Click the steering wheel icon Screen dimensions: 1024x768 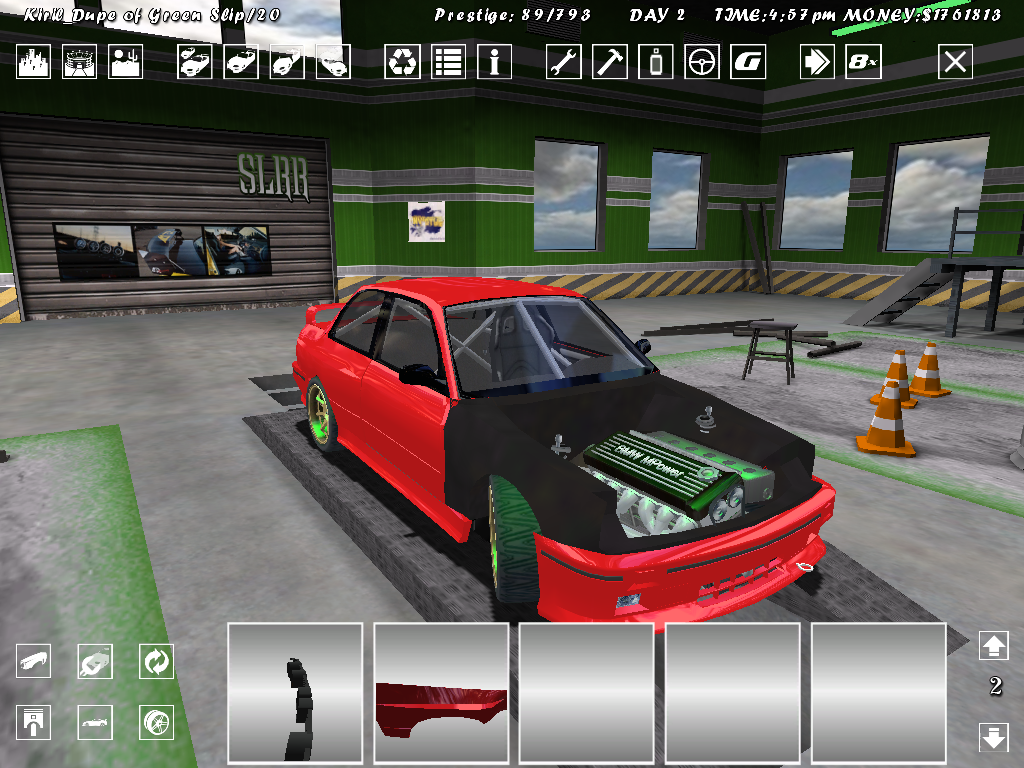tap(702, 62)
